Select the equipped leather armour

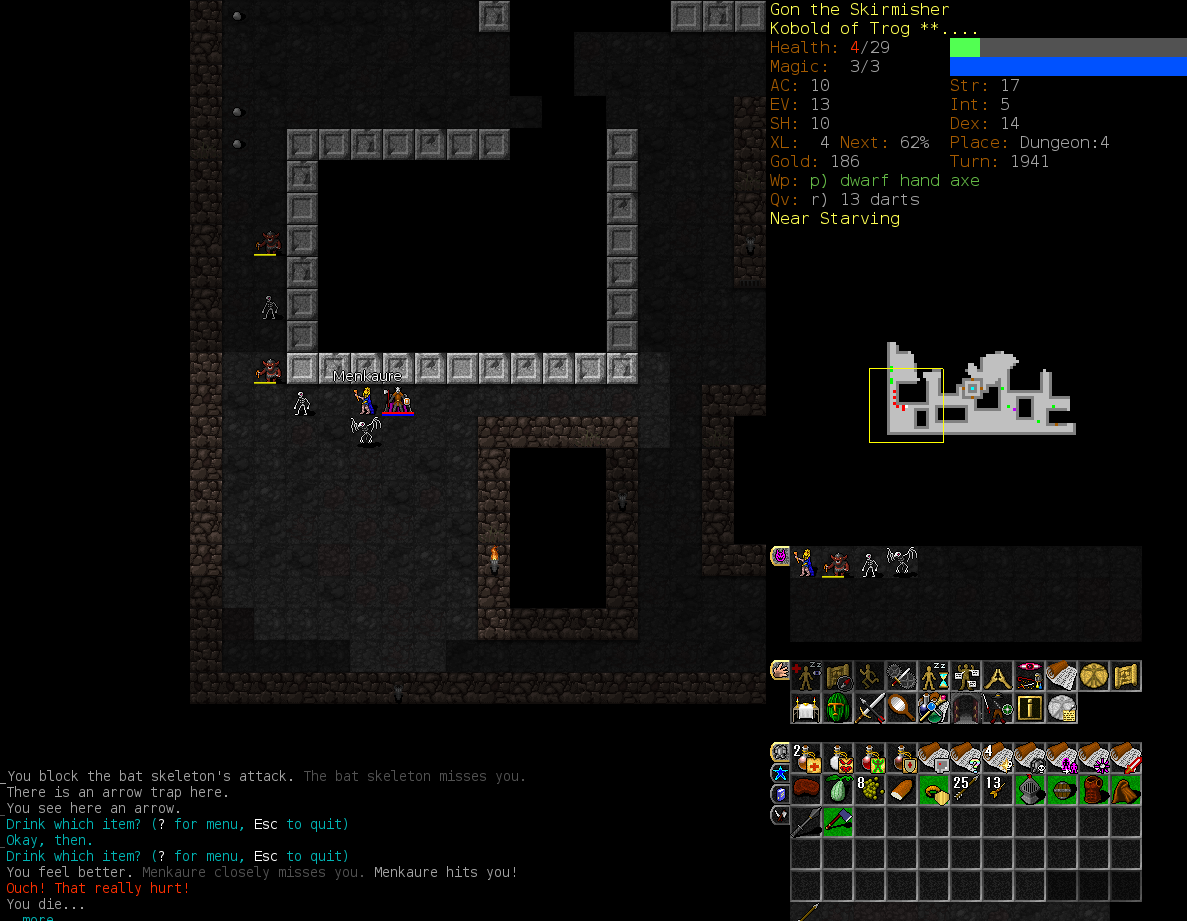tap(1094, 790)
